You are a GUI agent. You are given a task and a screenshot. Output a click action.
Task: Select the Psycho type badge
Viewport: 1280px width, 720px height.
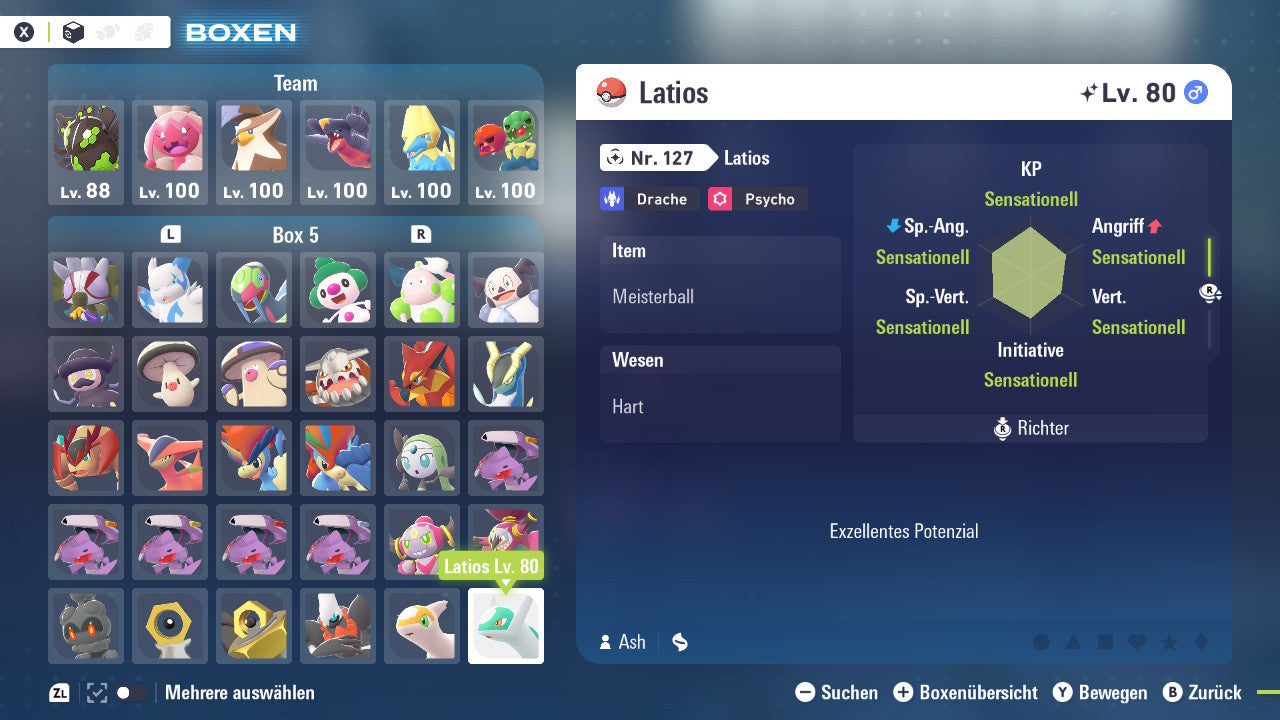(757, 199)
